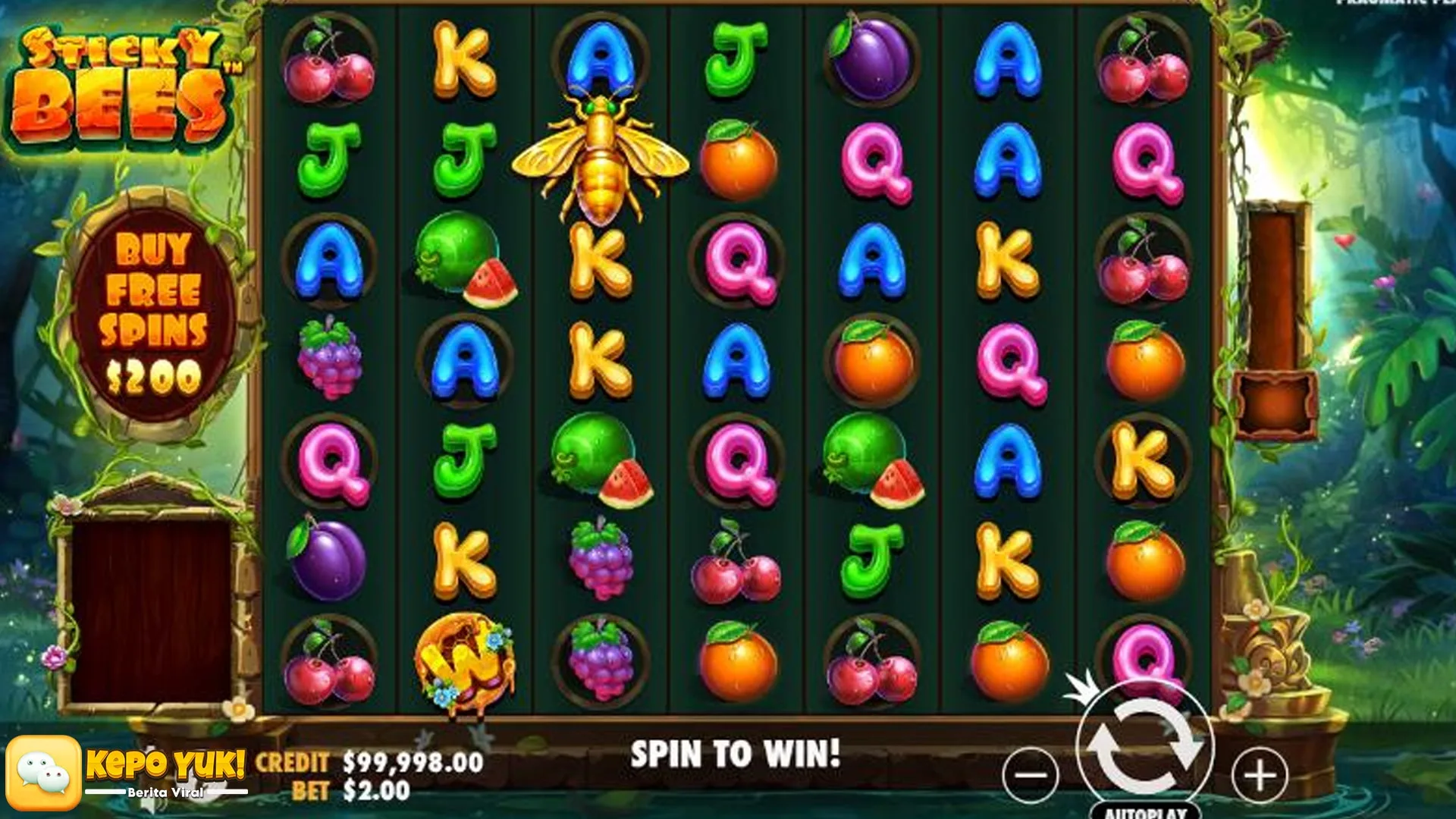Increase the bet with the plus button
This screenshot has height=819, width=1456.
point(1260,775)
